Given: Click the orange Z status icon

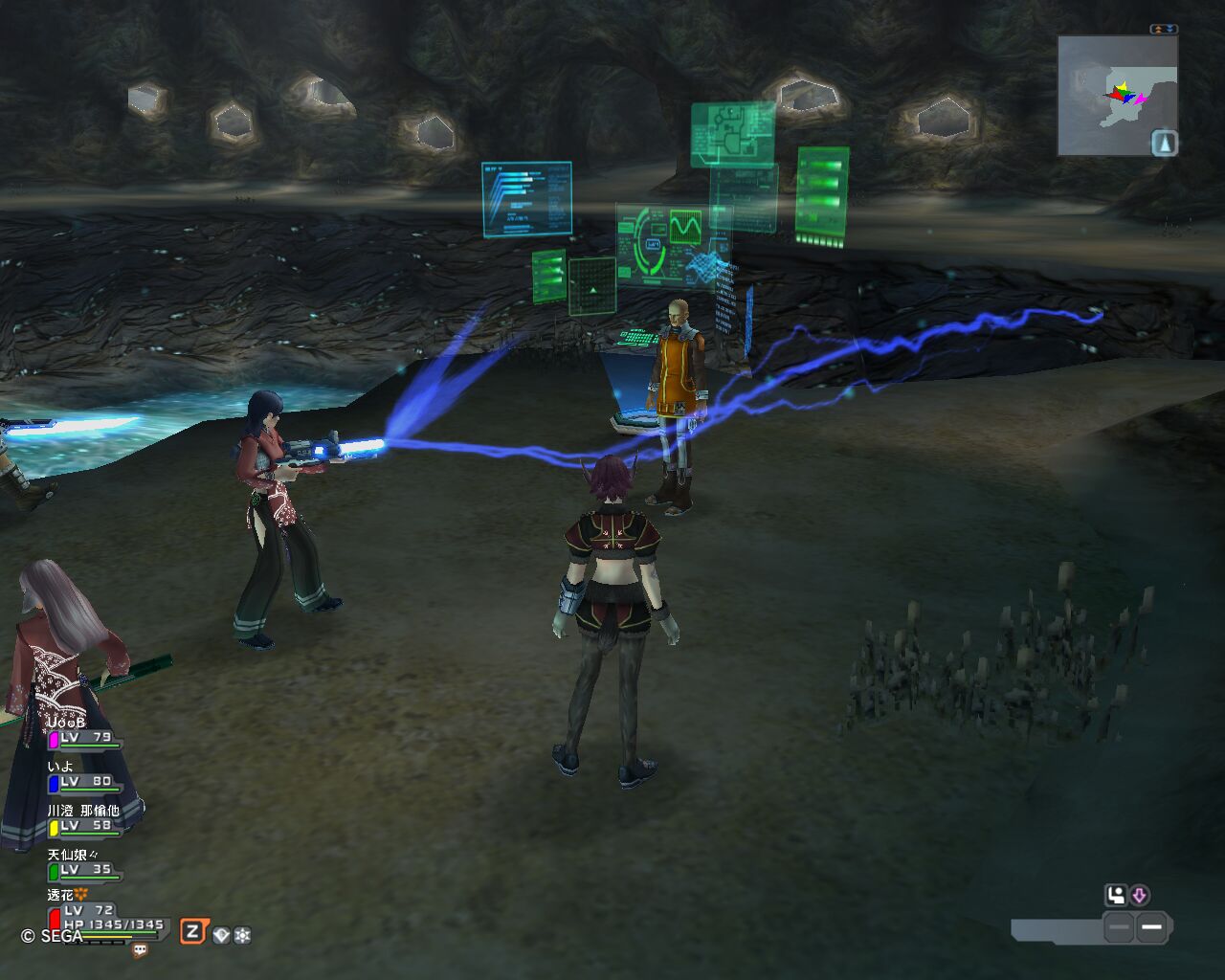Looking at the screenshot, I should [193, 931].
